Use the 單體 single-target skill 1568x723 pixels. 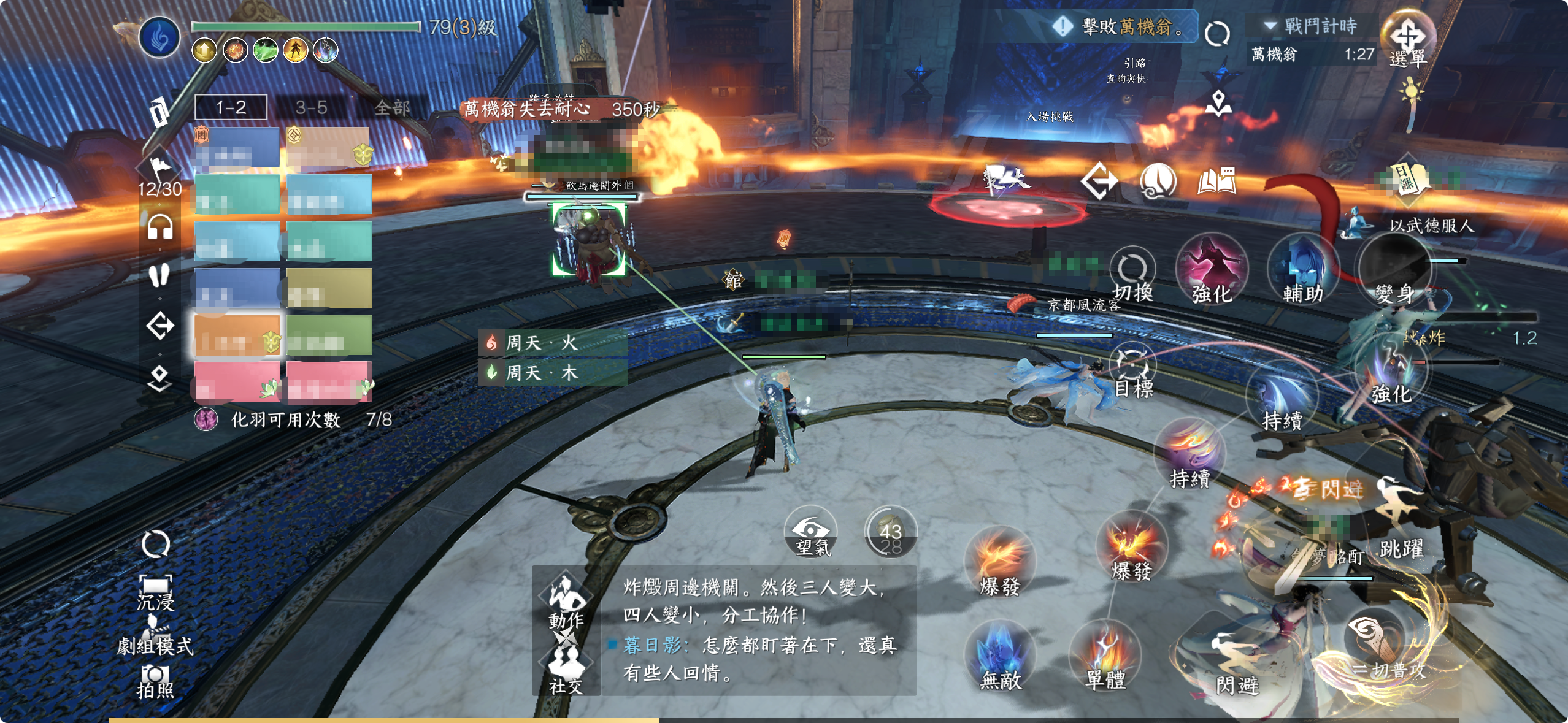click(1105, 656)
